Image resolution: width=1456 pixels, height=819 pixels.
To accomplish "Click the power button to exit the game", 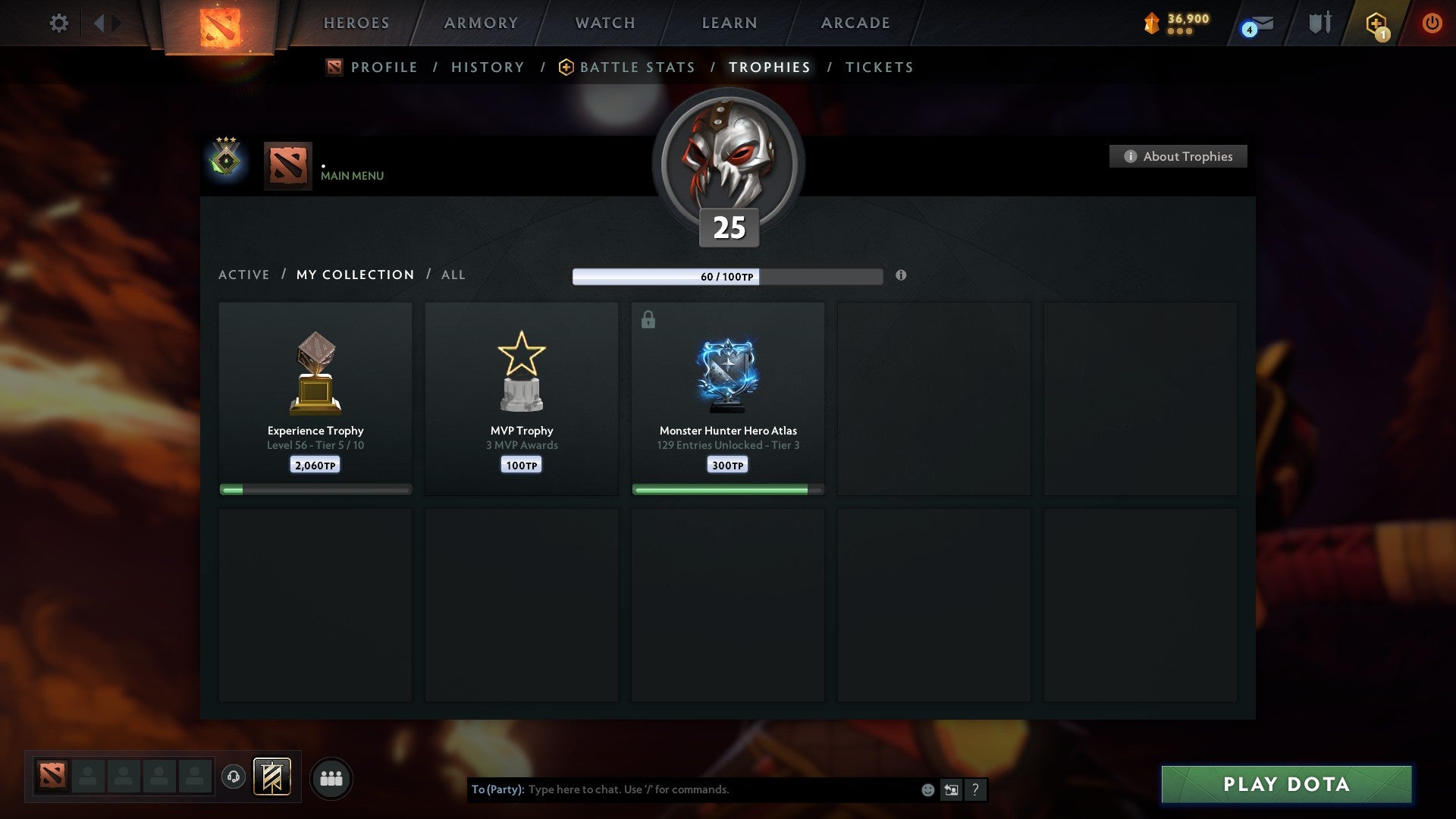I will (x=1432, y=23).
